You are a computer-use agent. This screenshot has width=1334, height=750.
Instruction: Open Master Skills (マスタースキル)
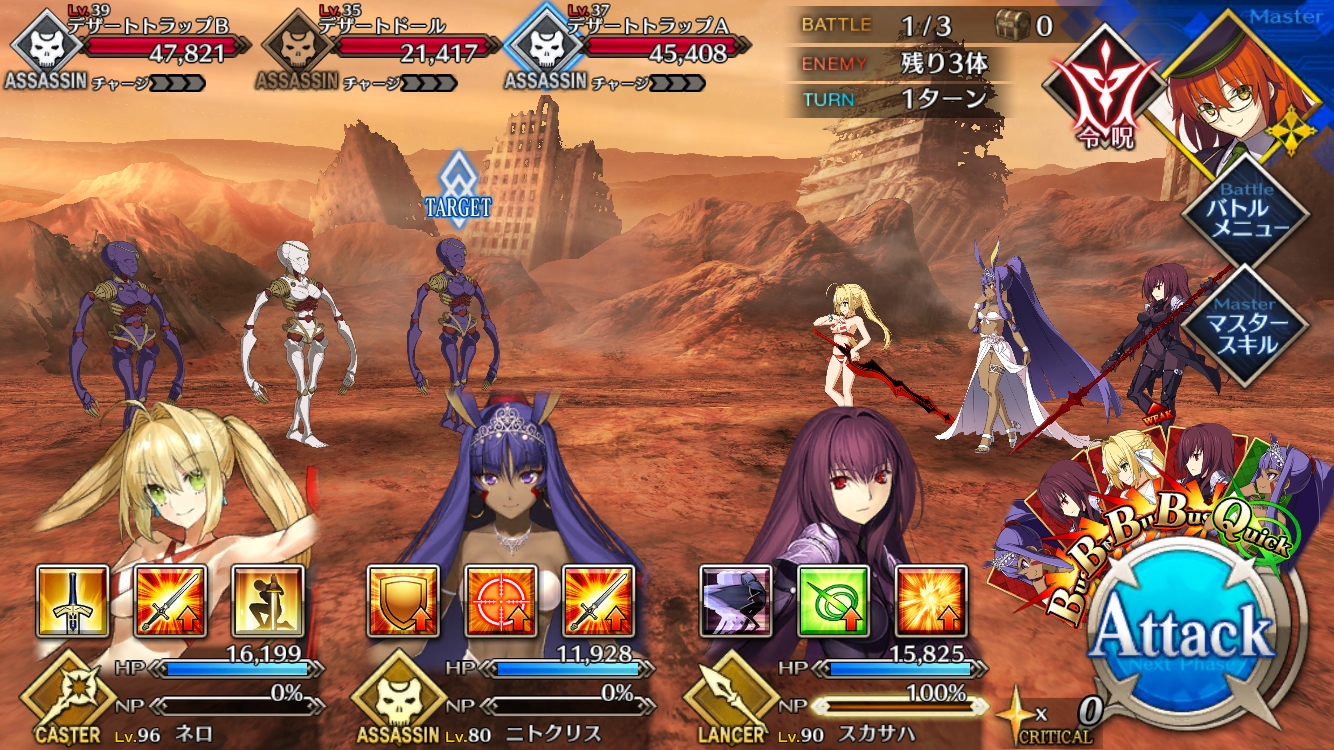[1244, 325]
